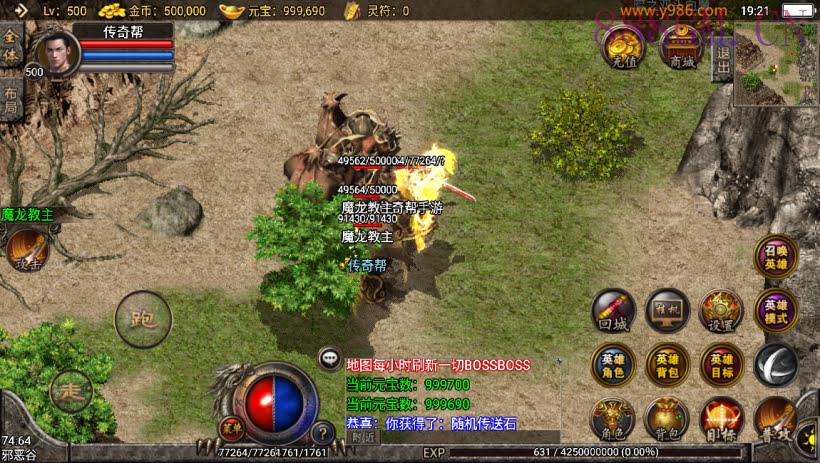Viewport: 820px width, 463px height.
Task: Open the 充值 recharge shop
Action: [x=623, y=46]
